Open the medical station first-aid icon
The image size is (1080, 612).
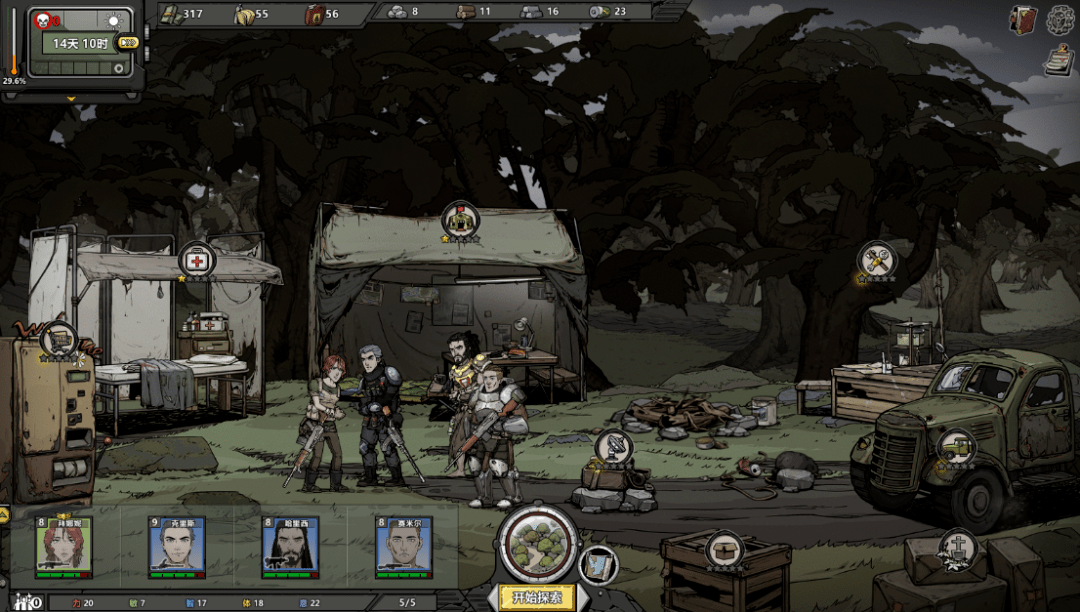(197, 260)
